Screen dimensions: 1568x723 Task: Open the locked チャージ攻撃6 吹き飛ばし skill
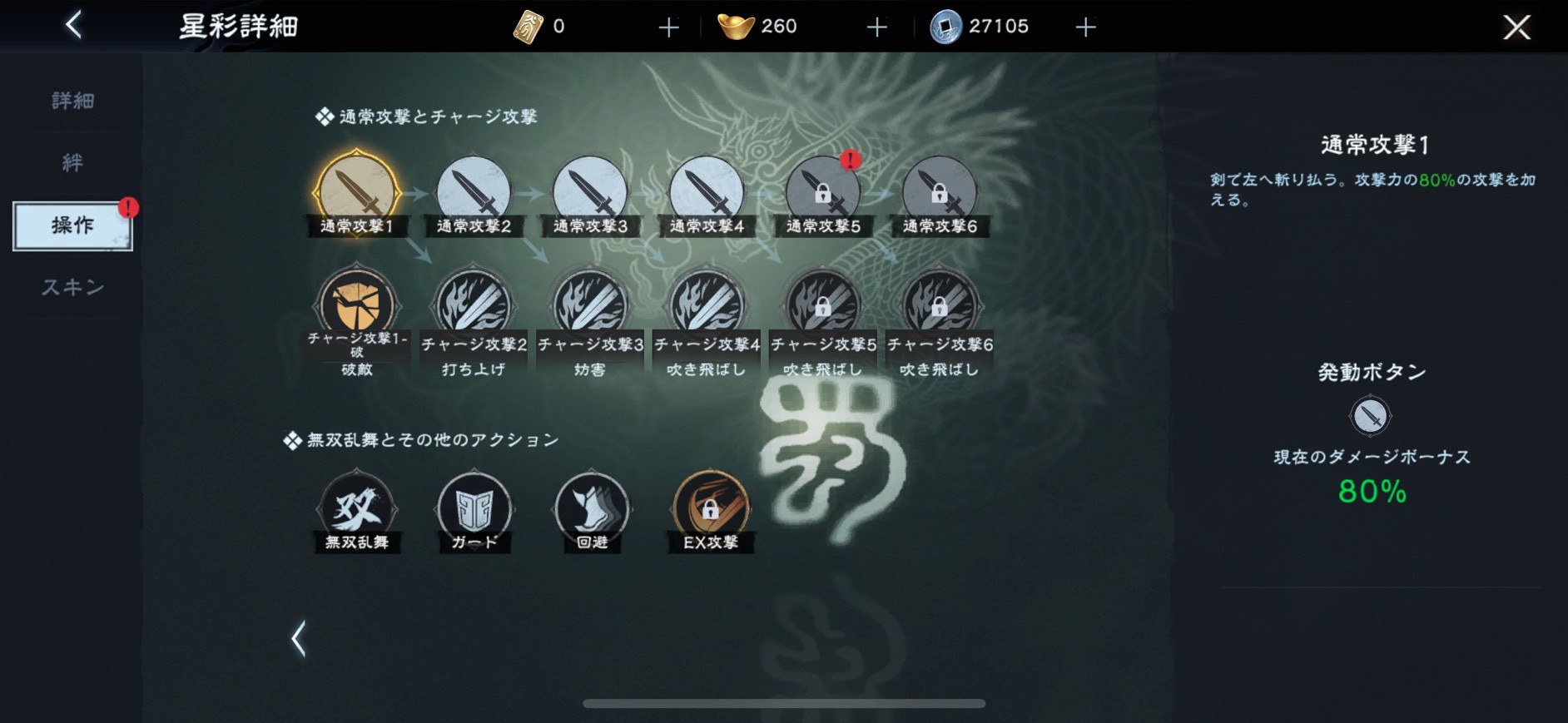click(940, 304)
